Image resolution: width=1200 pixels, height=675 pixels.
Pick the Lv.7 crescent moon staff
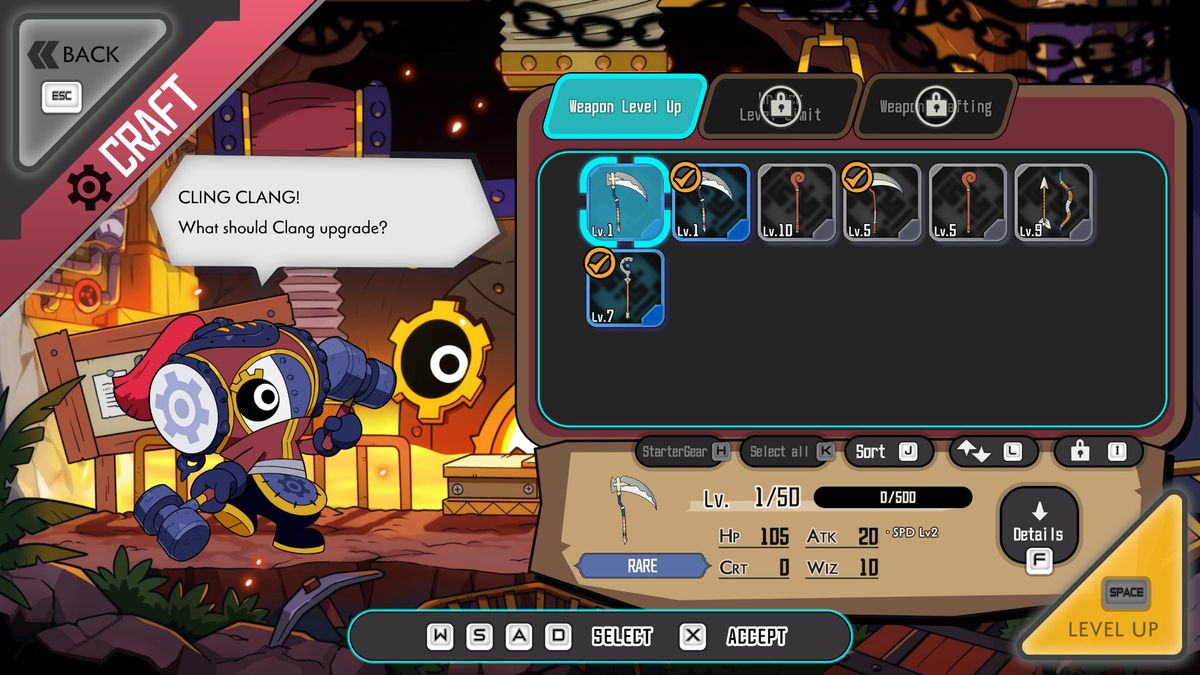click(x=625, y=288)
